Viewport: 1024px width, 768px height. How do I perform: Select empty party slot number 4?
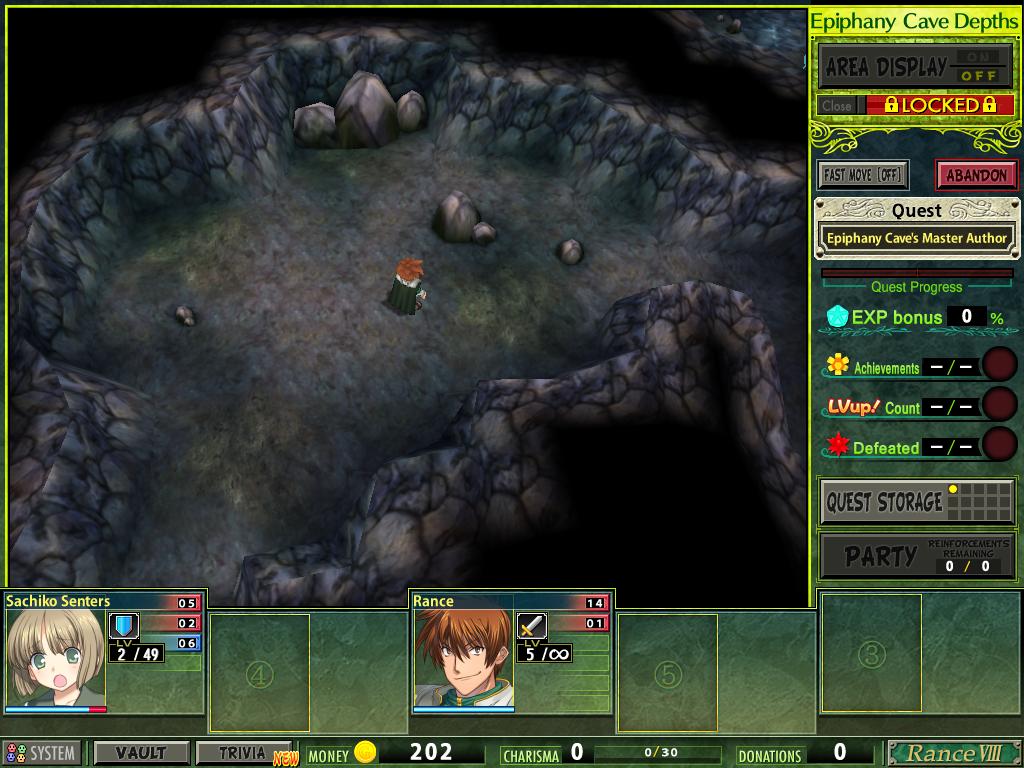click(x=259, y=674)
